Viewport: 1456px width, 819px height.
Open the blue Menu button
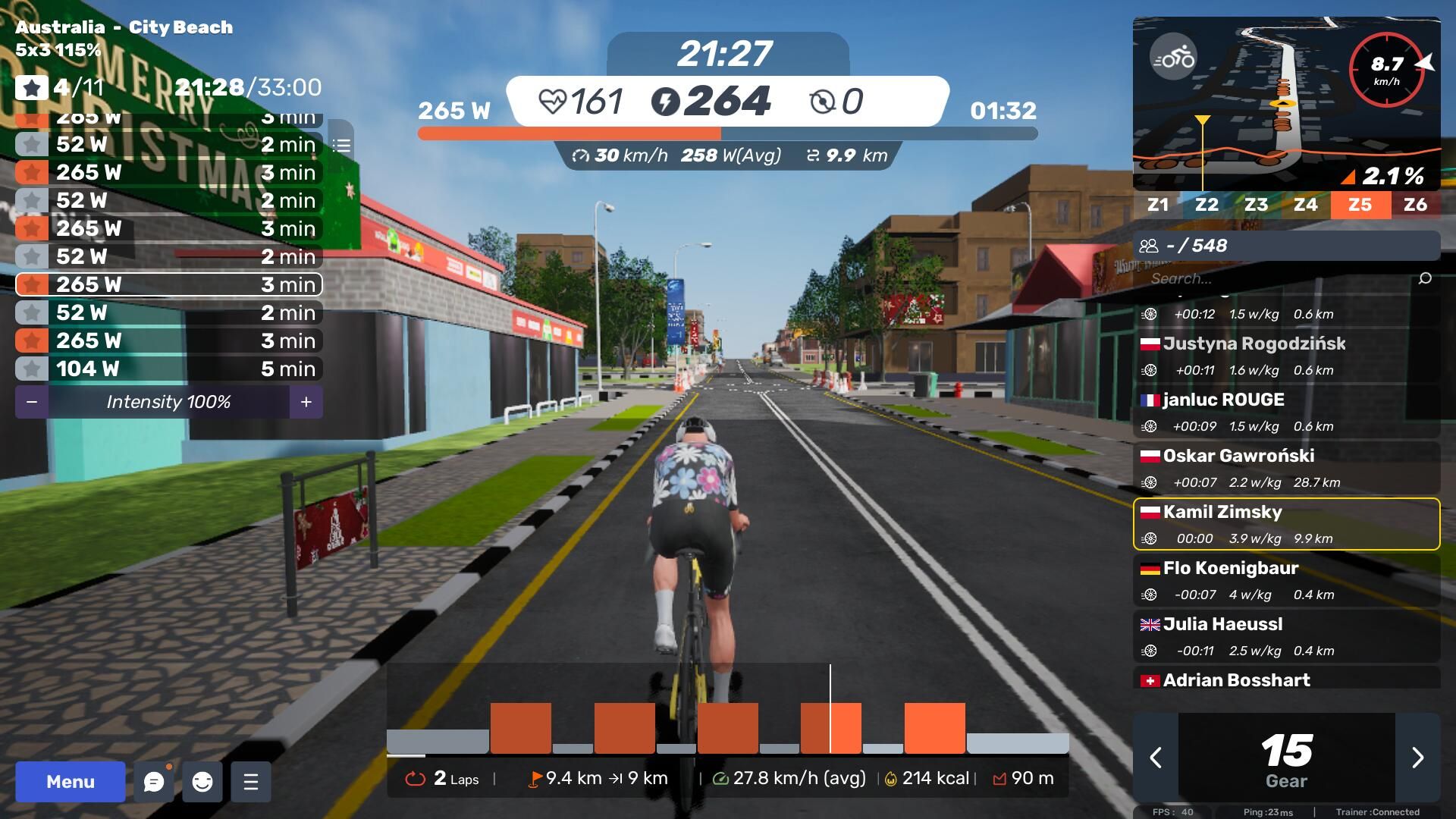pyautogui.click(x=71, y=782)
